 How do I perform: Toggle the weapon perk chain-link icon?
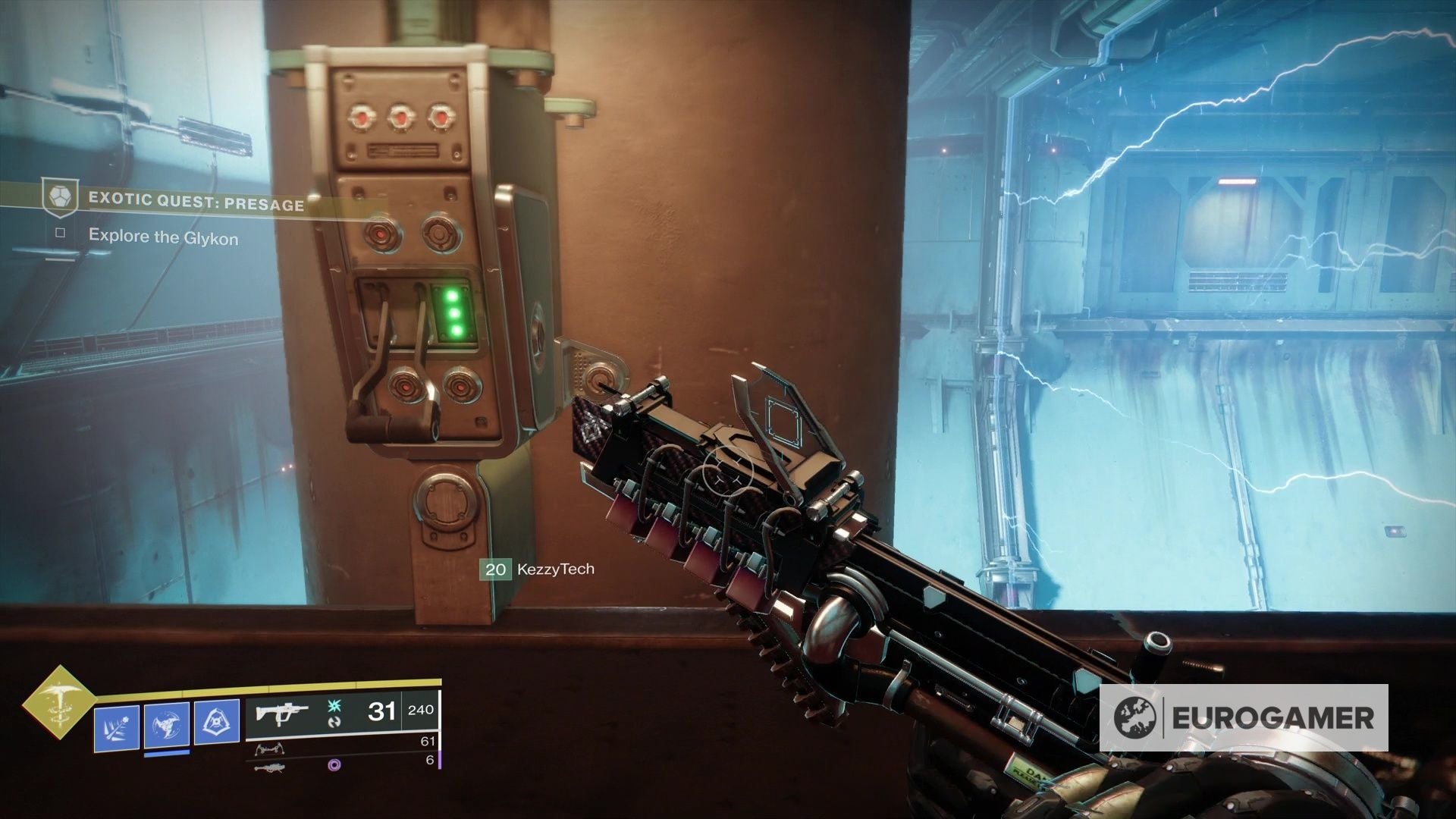pyautogui.click(x=335, y=723)
